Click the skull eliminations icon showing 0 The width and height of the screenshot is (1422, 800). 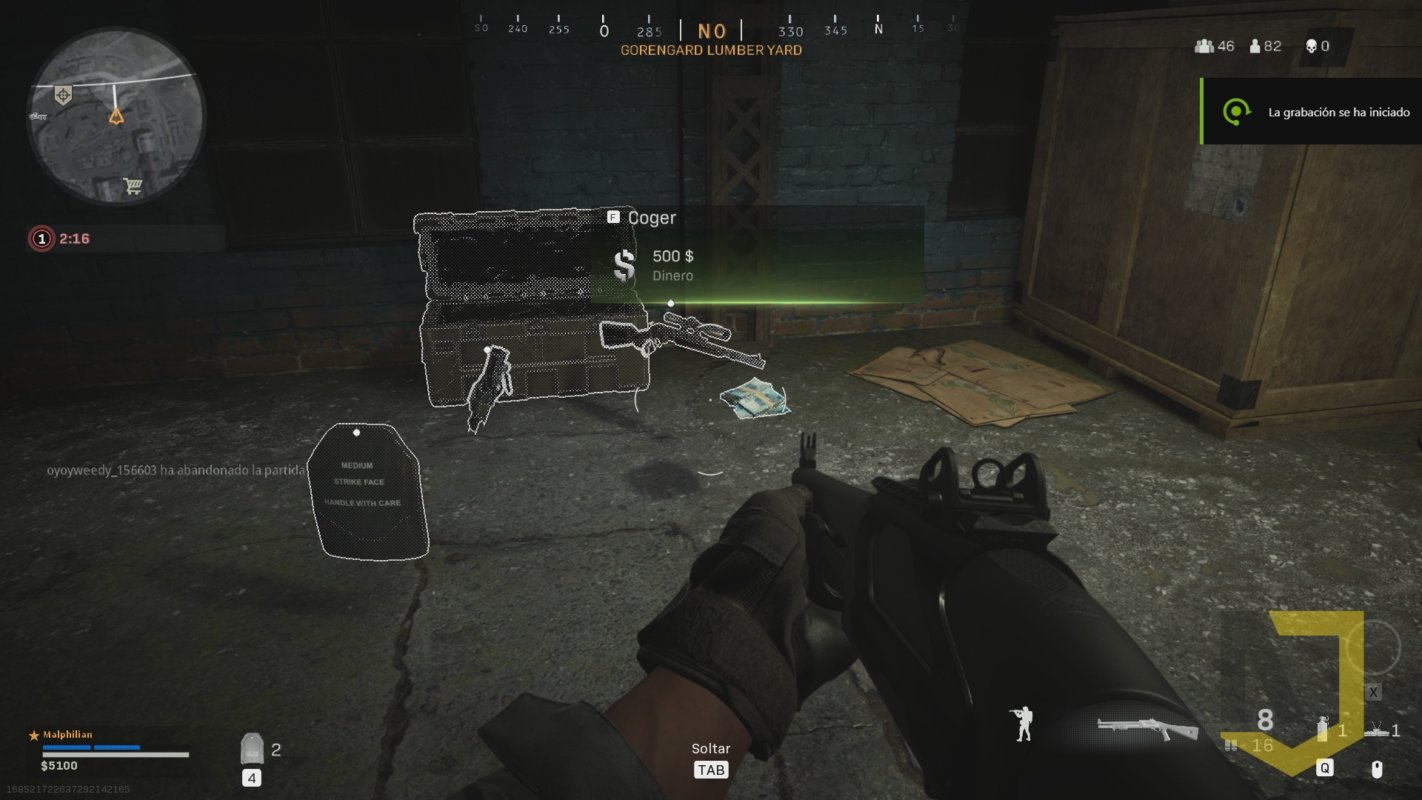coord(1312,46)
